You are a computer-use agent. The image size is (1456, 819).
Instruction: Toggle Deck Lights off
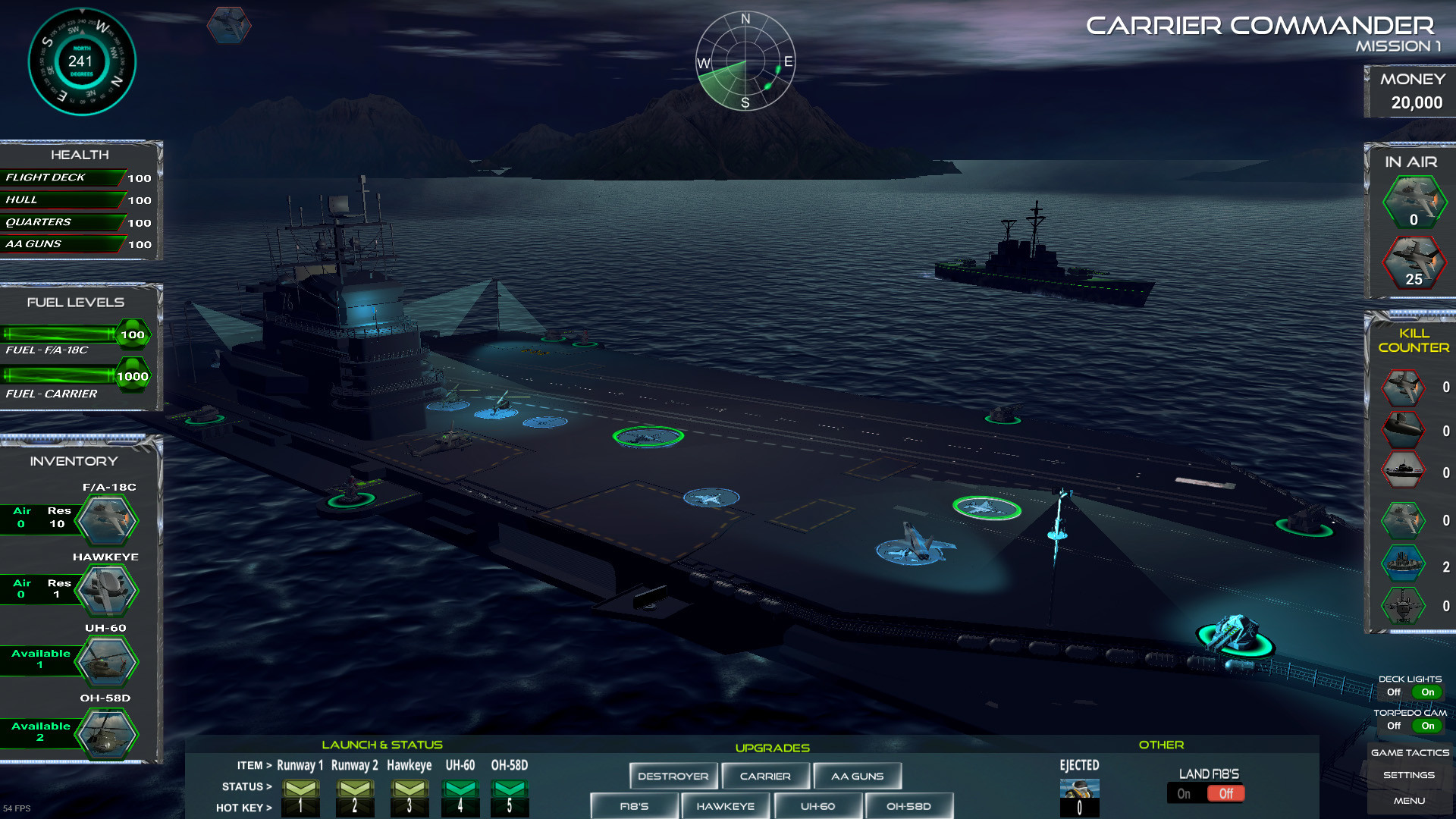[x=1394, y=692]
